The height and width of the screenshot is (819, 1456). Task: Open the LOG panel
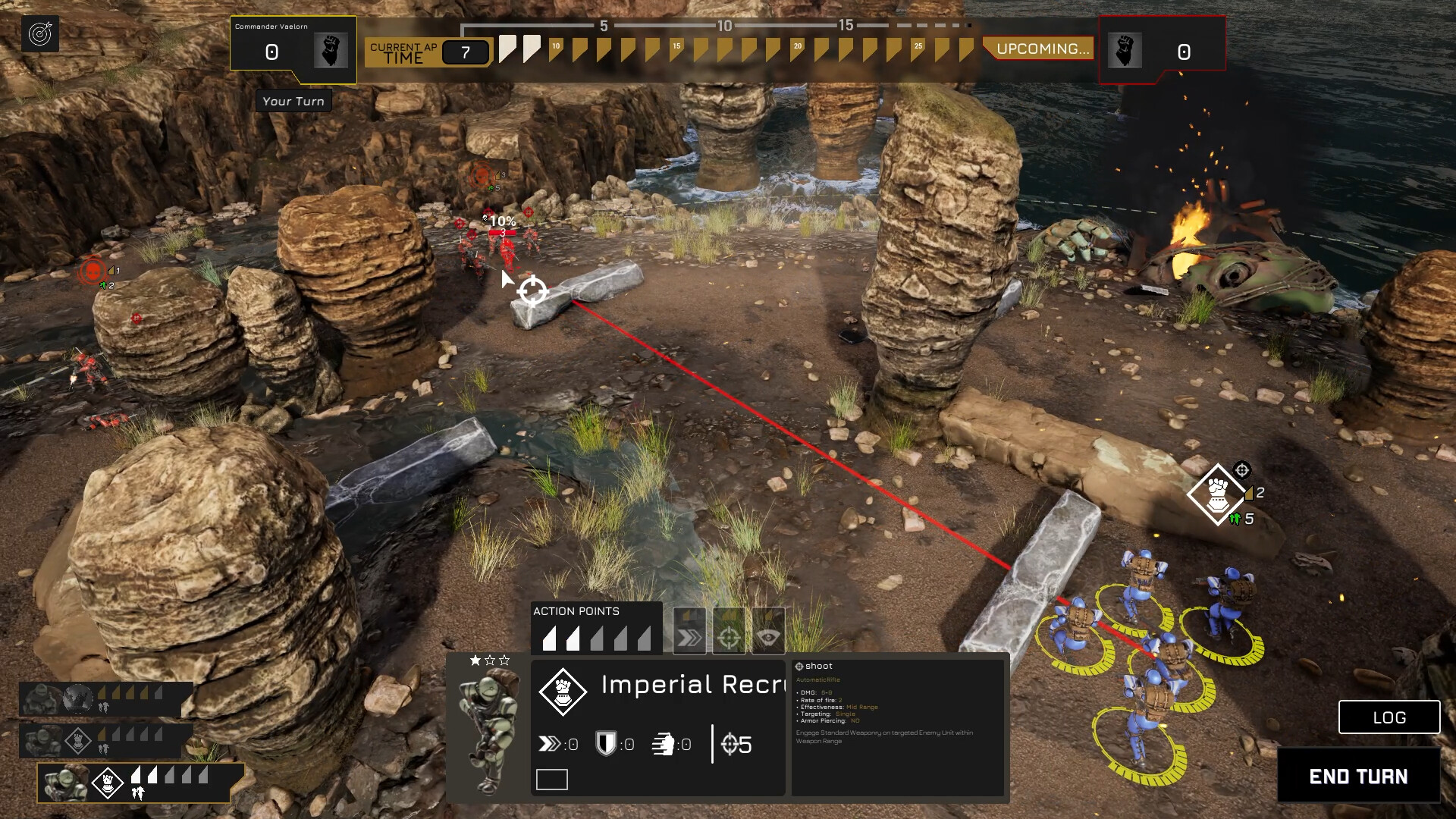coord(1390,716)
